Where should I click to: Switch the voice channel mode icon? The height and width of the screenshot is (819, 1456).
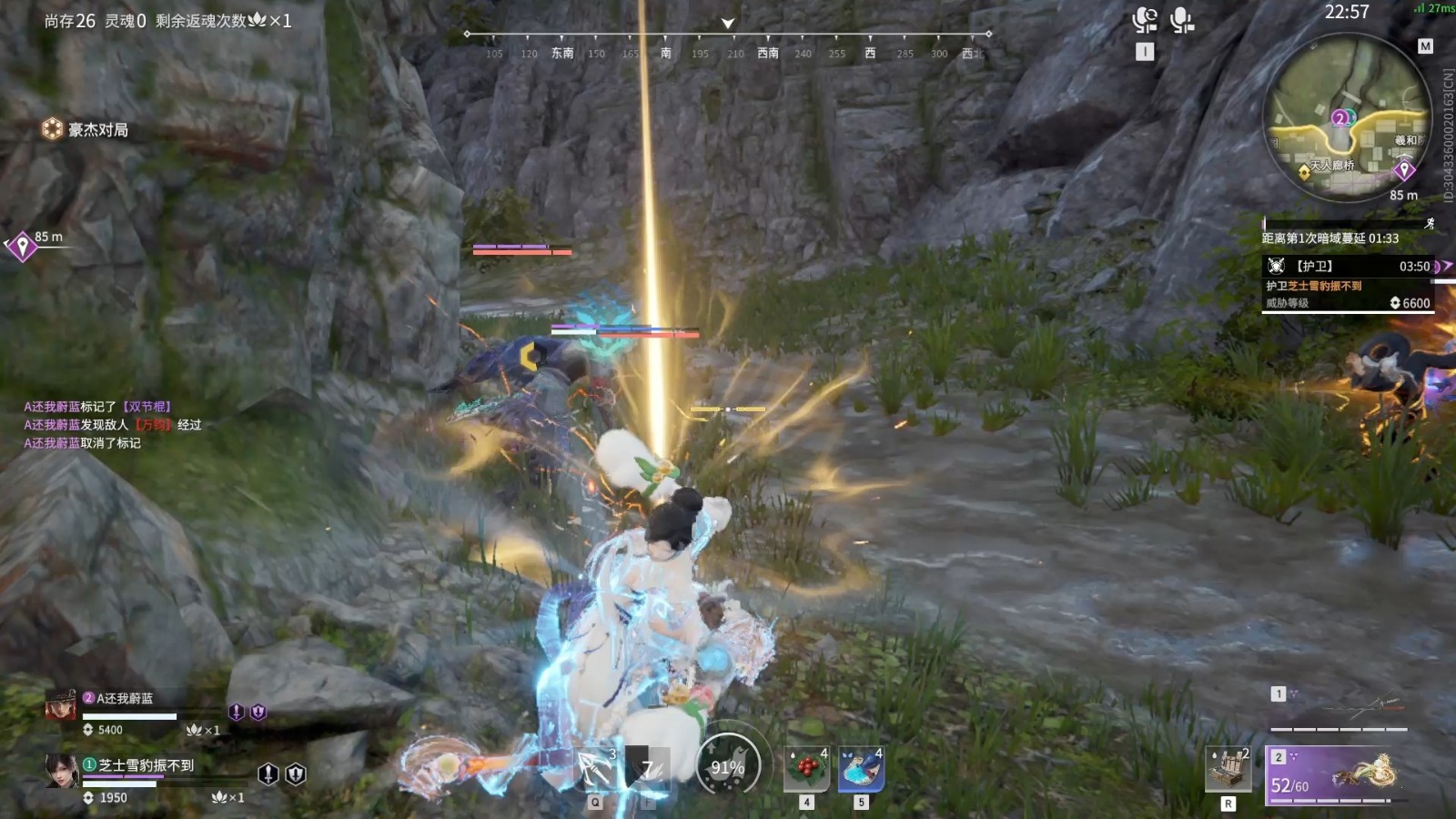pyautogui.click(x=1145, y=20)
